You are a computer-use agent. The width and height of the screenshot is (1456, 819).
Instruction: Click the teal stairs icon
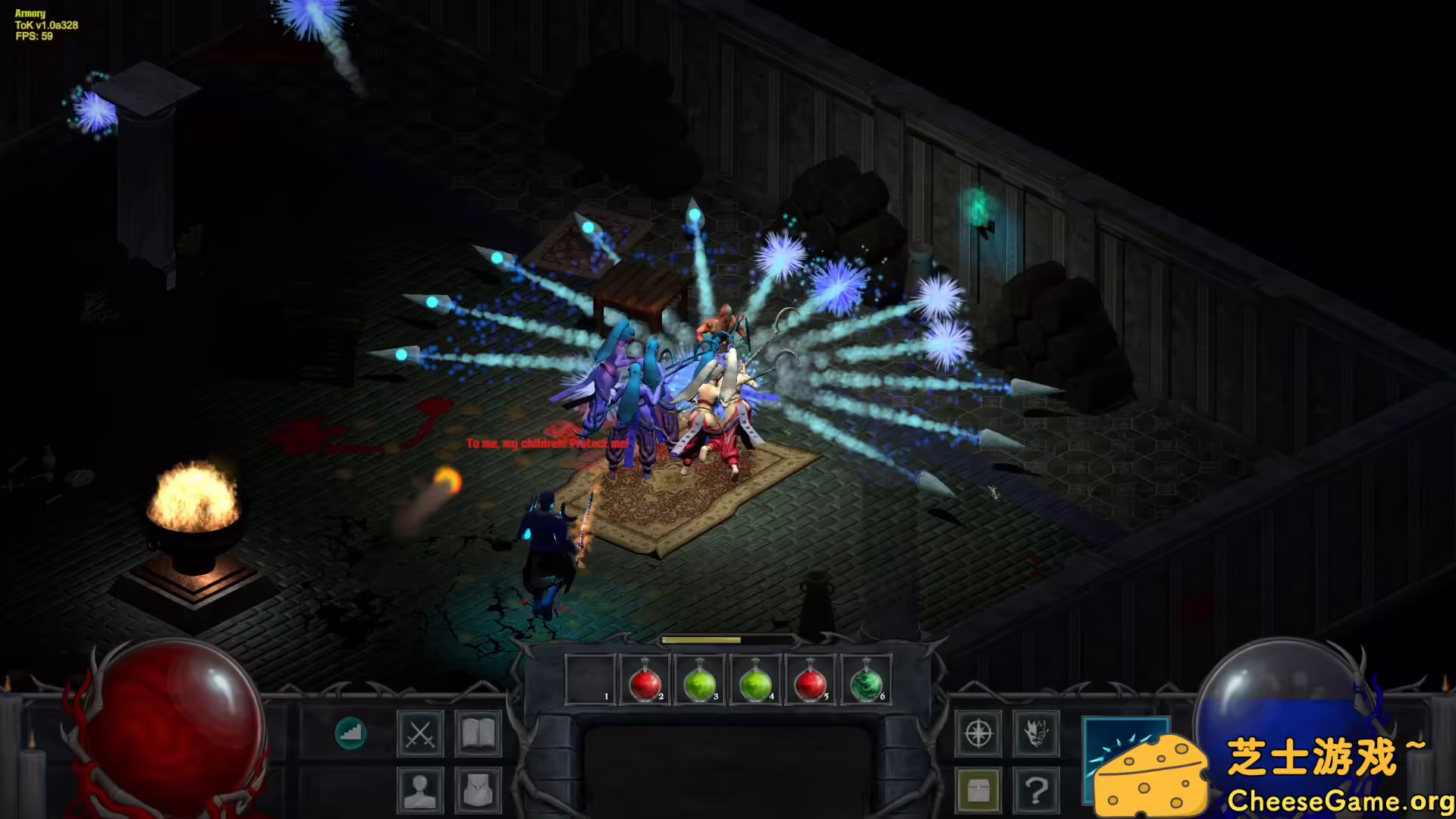click(x=350, y=734)
